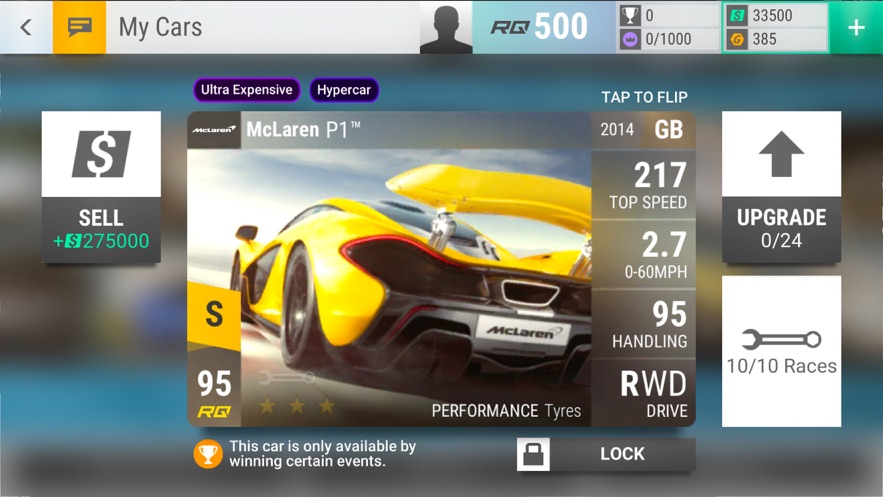Sell the car for 275000
Screen dimensions: 883x497
pyautogui.click(x=101, y=187)
